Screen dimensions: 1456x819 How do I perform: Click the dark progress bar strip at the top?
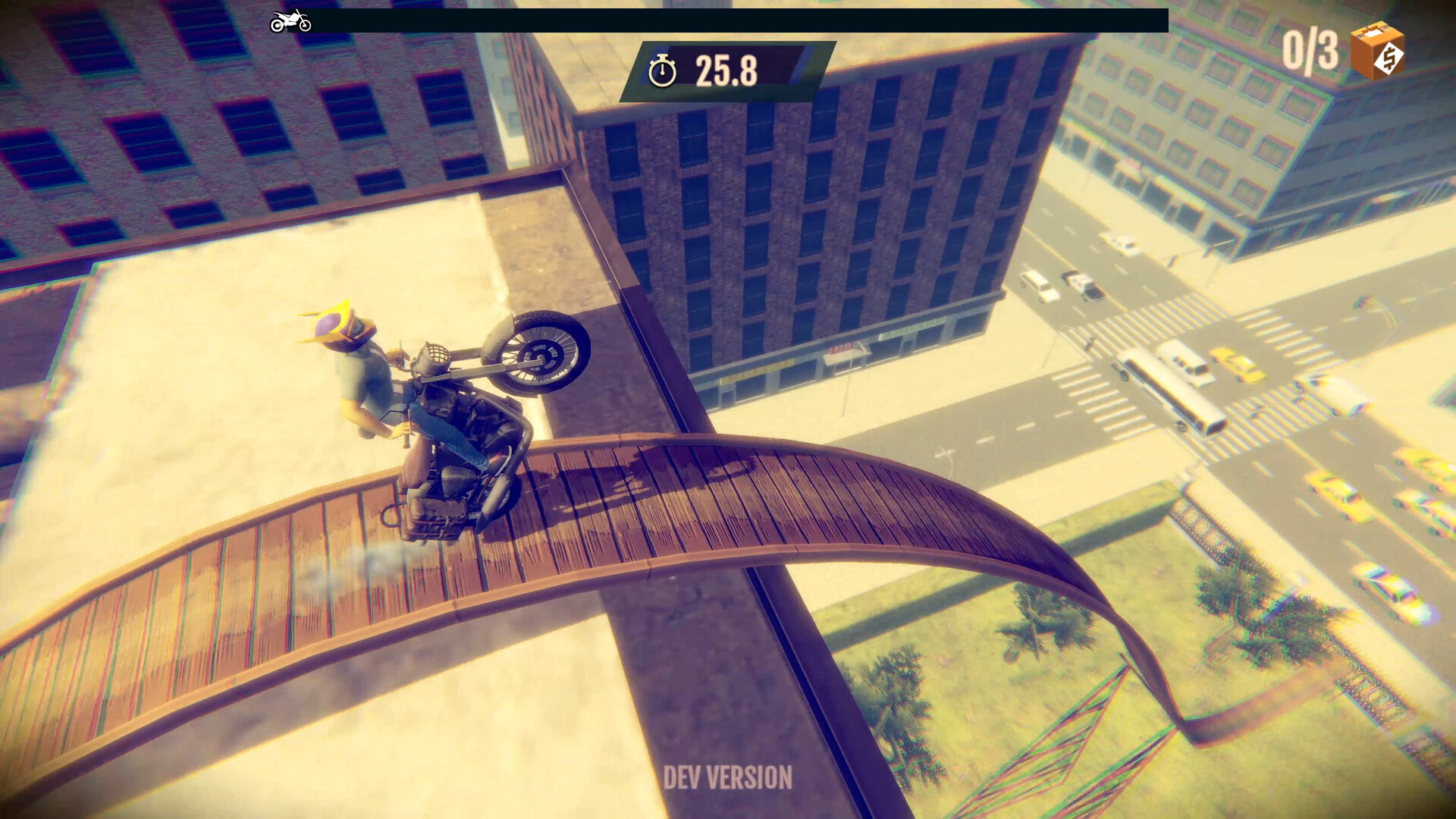click(x=720, y=19)
